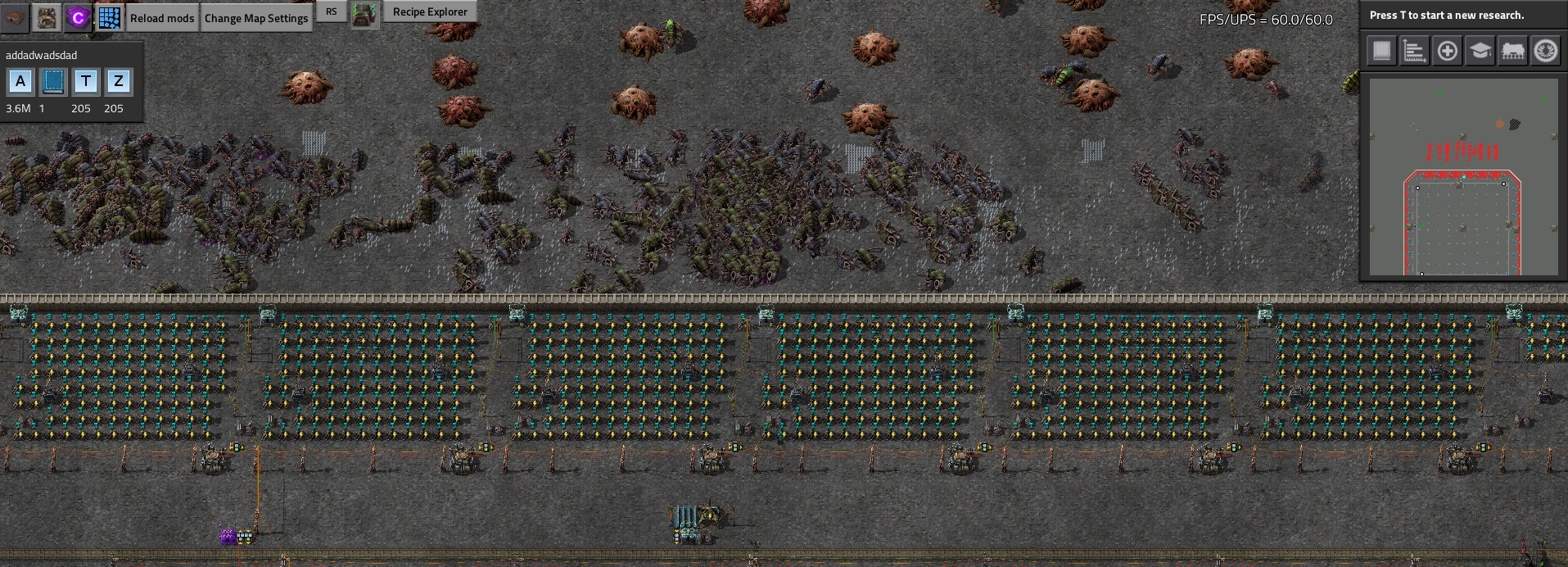Open the achievements laurel wreath button
Screen dimensions: 1568x567
point(1545,51)
